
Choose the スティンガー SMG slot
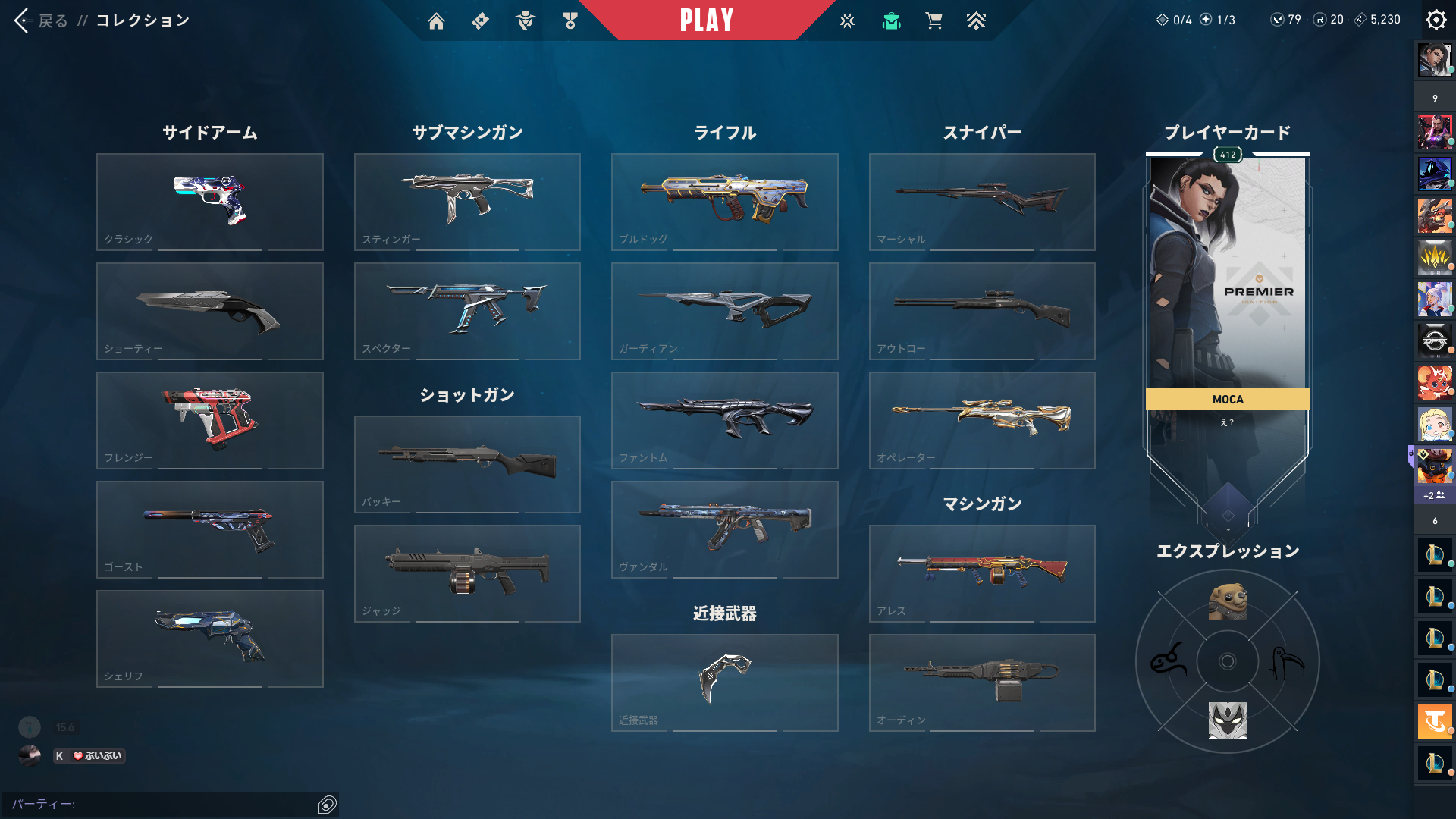(x=467, y=202)
